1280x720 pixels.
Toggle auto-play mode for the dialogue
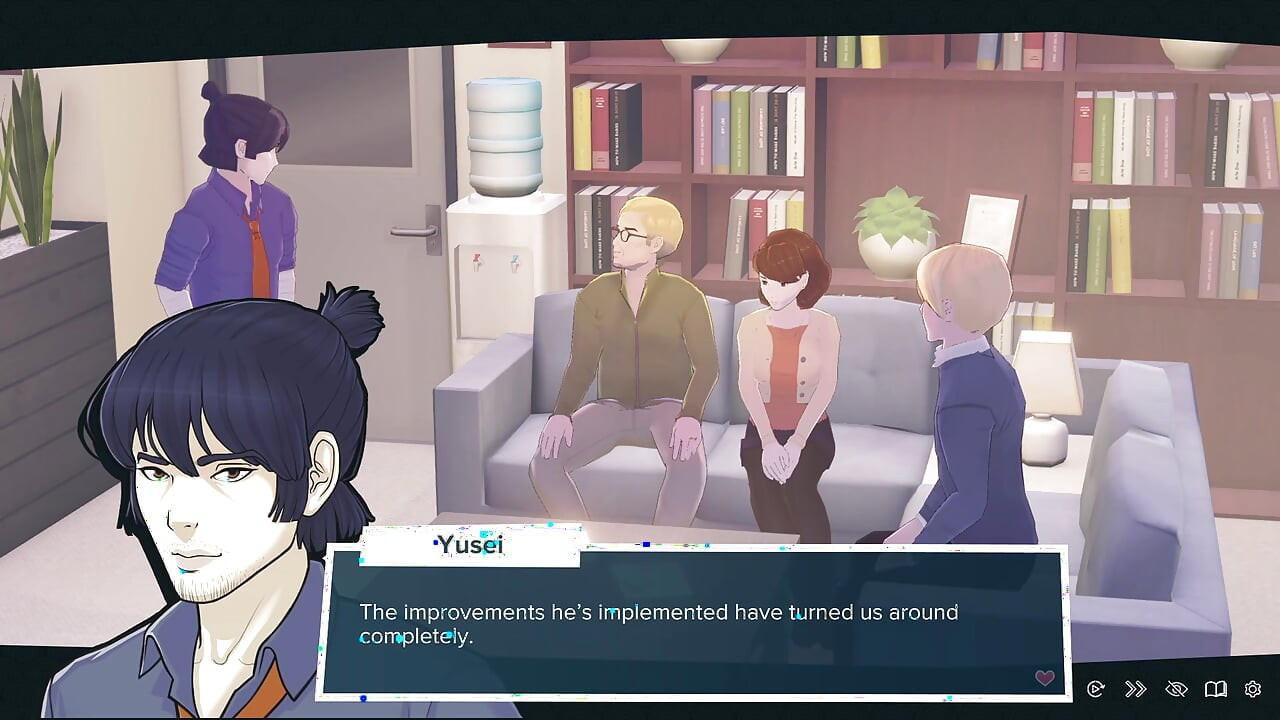tap(1096, 688)
